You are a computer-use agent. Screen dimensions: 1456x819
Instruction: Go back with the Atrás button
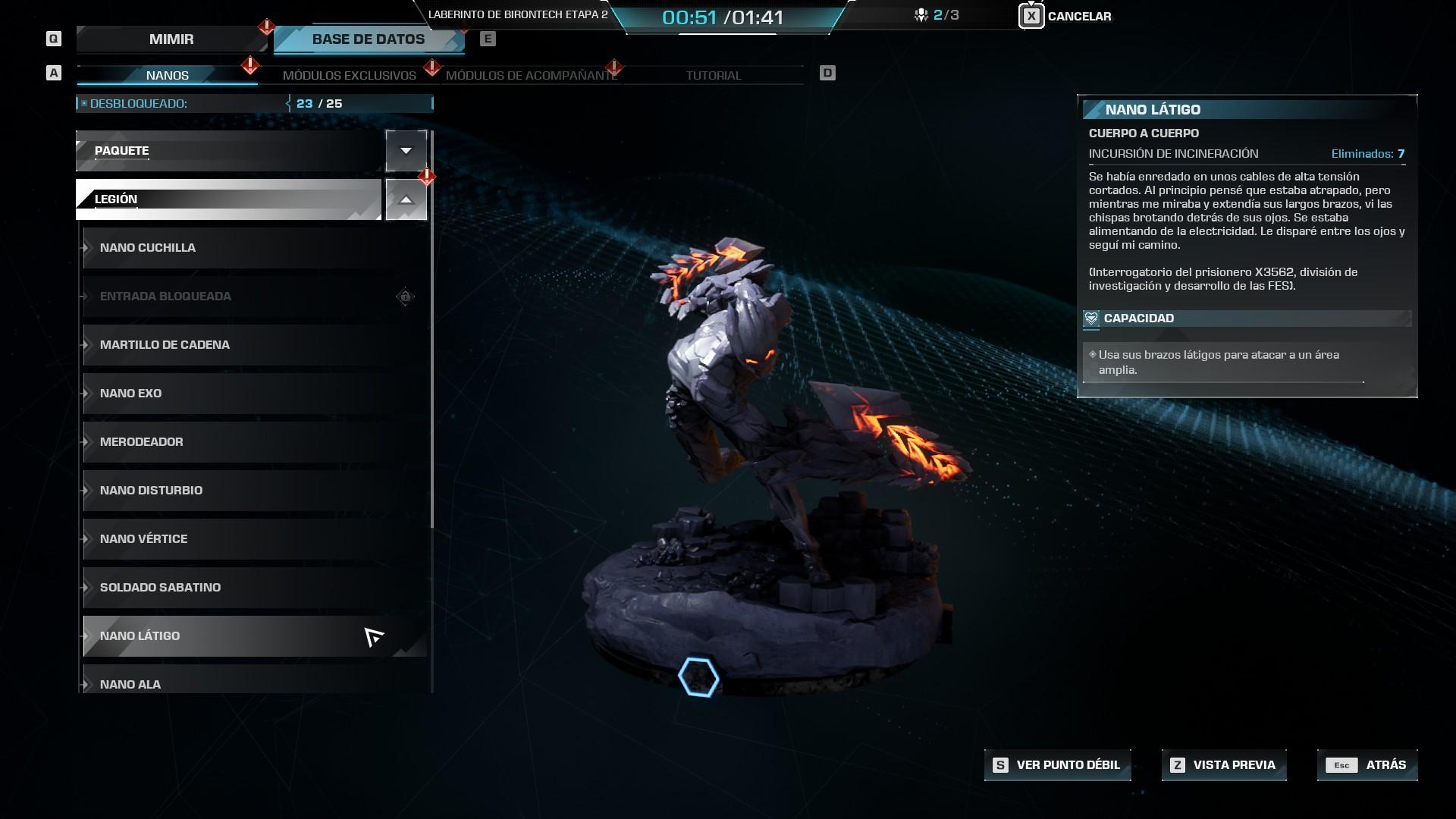[1367, 765]
